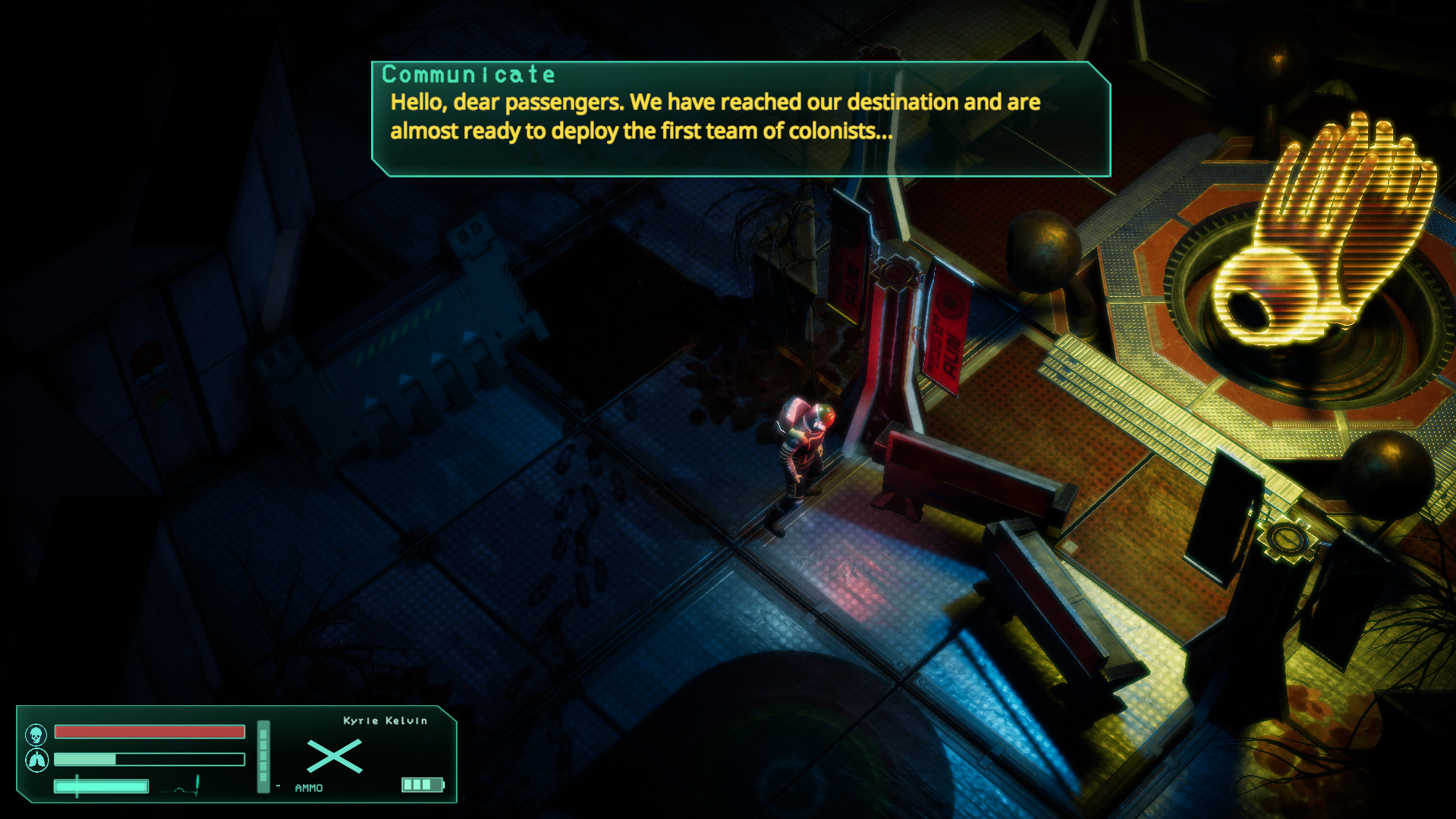
Task: Click the green energy bar below the health bar
Action: point(149,759)
